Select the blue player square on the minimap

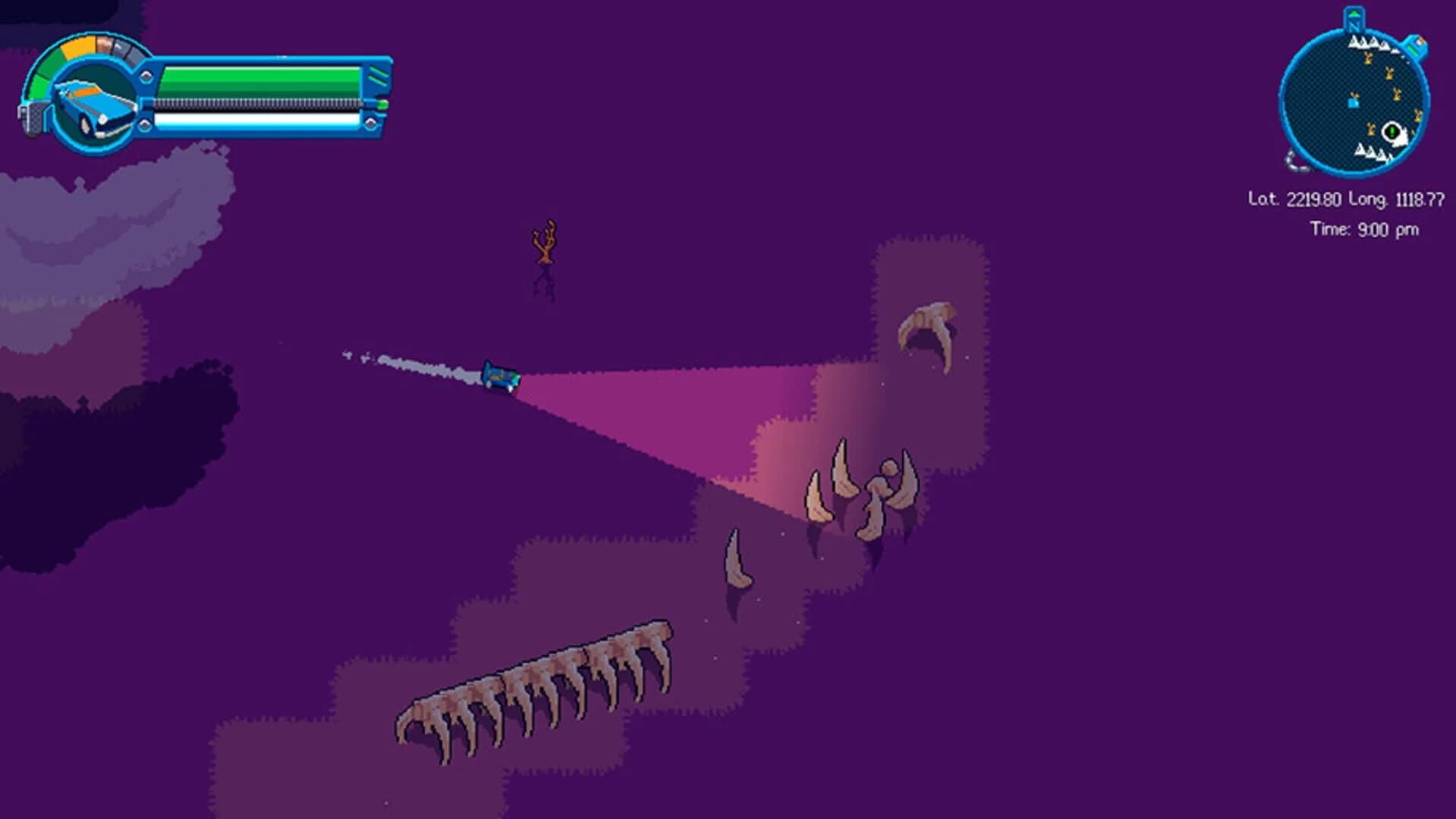click(x=1353, y=104)
